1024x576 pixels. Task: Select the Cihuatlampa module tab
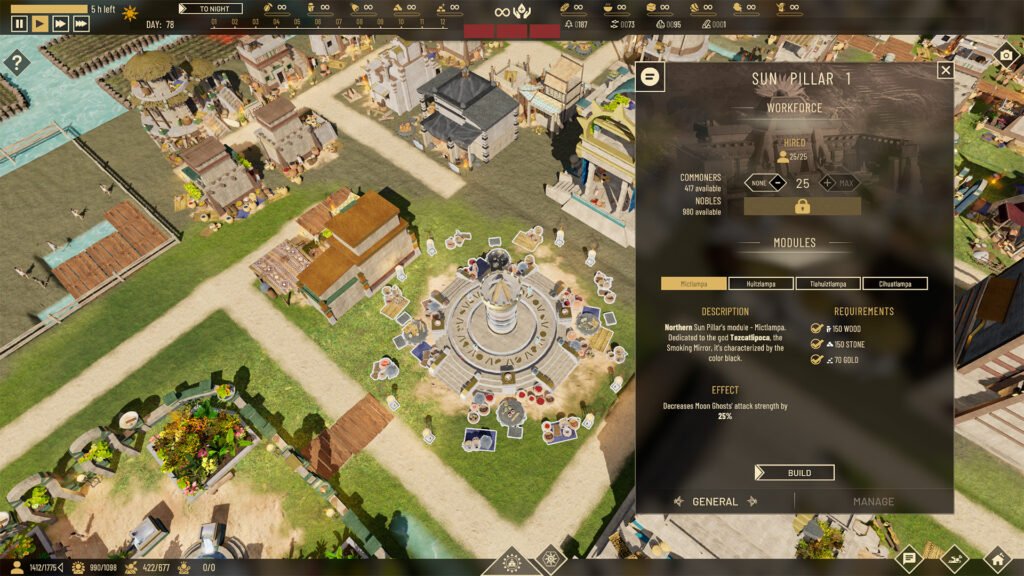point(895,284)
